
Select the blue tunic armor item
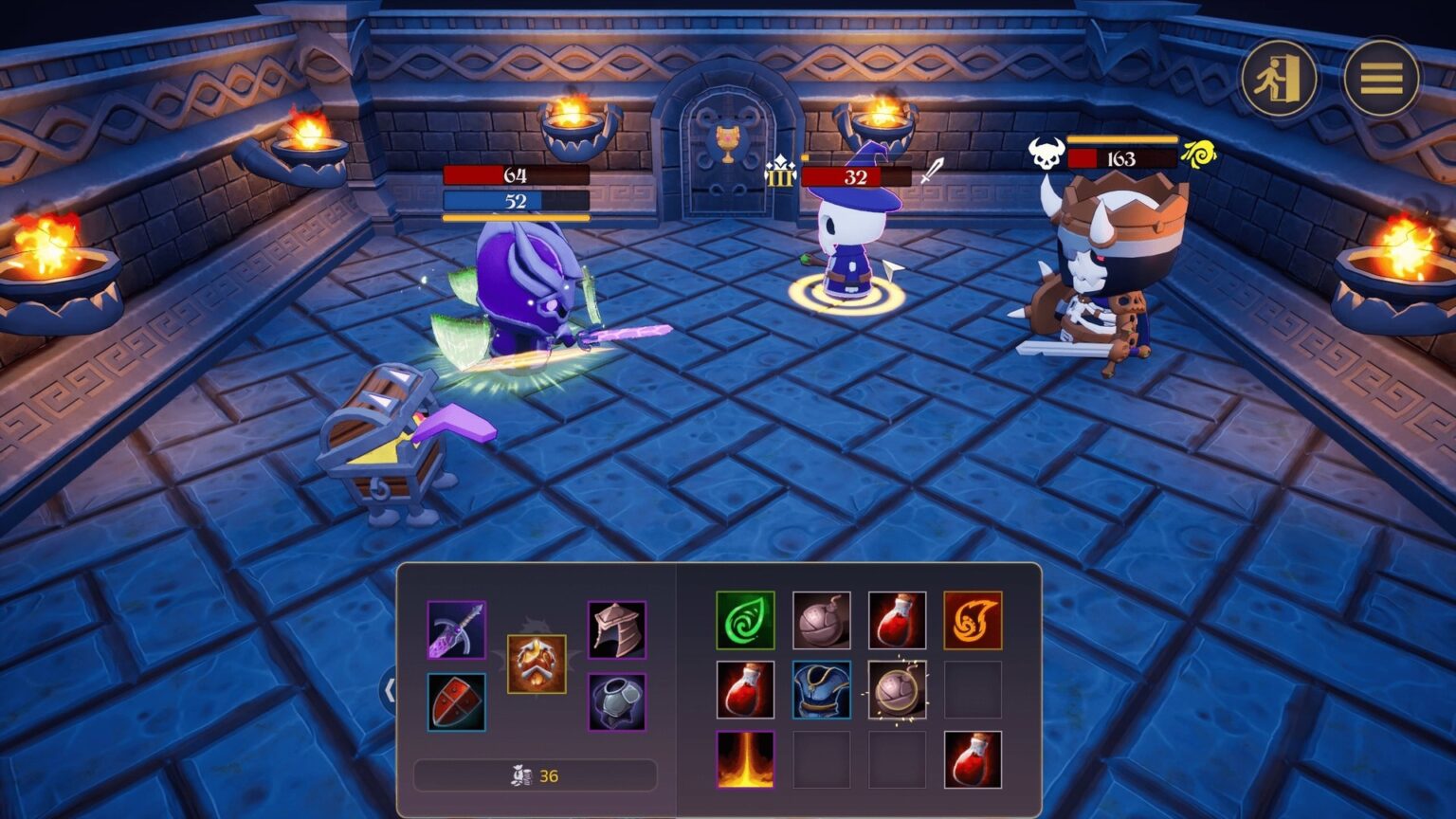point(821,689)
